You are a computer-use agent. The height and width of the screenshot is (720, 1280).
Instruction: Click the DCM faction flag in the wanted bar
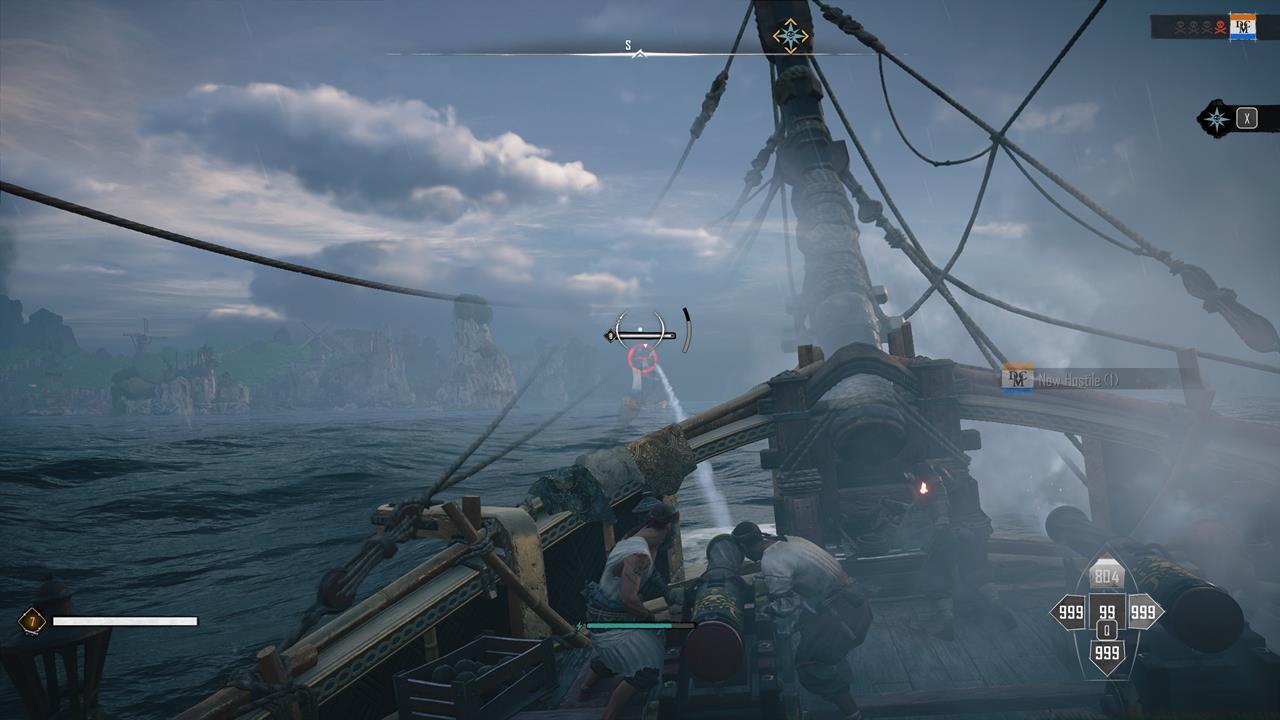click(x=1243, y=27)
